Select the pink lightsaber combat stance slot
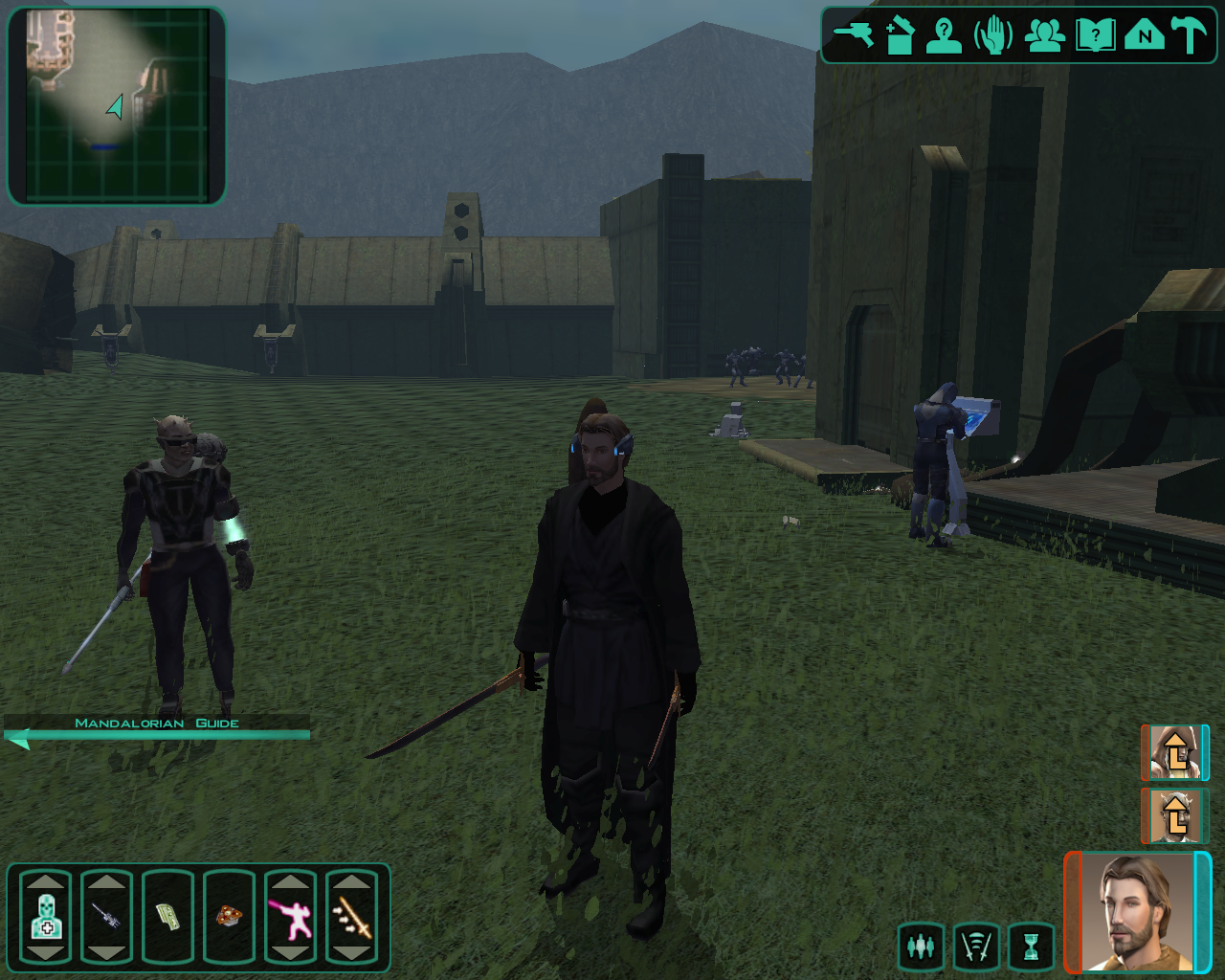The image size is (1225, 980). [x=290, y=916]
